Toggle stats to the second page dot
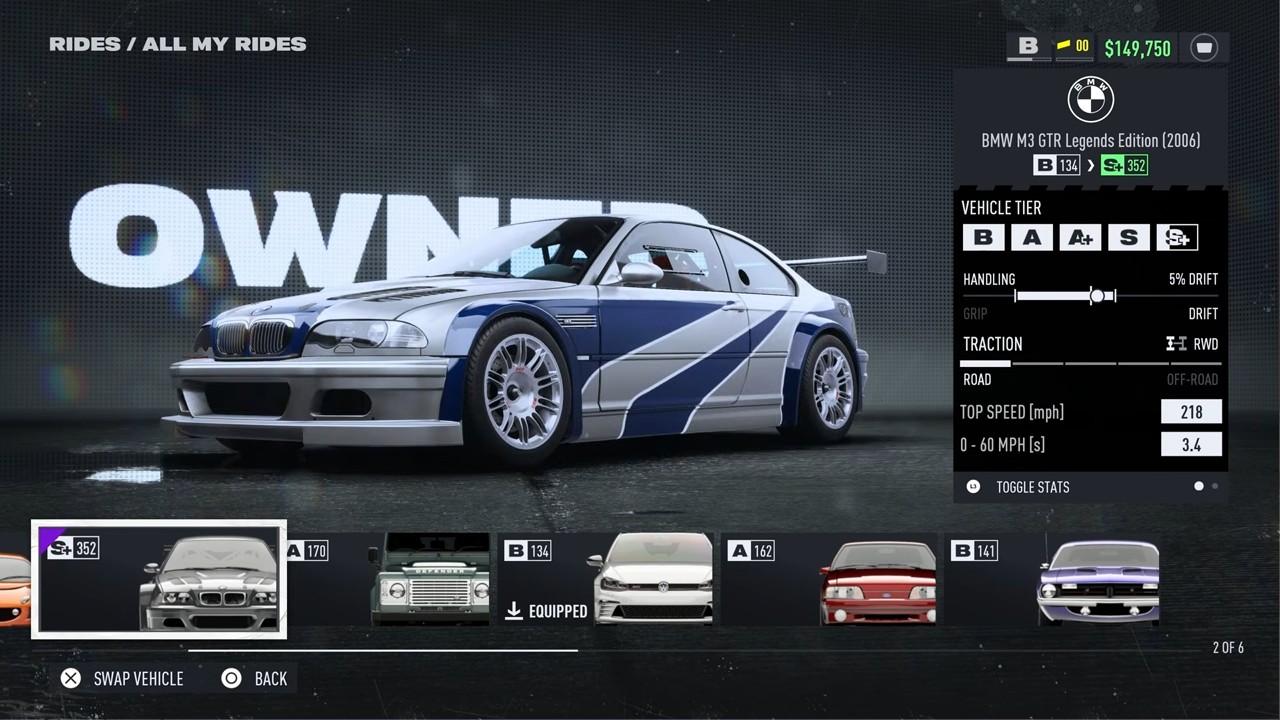The height and width of the screenshot is (720, 1280). click(x=1217, y=486)
